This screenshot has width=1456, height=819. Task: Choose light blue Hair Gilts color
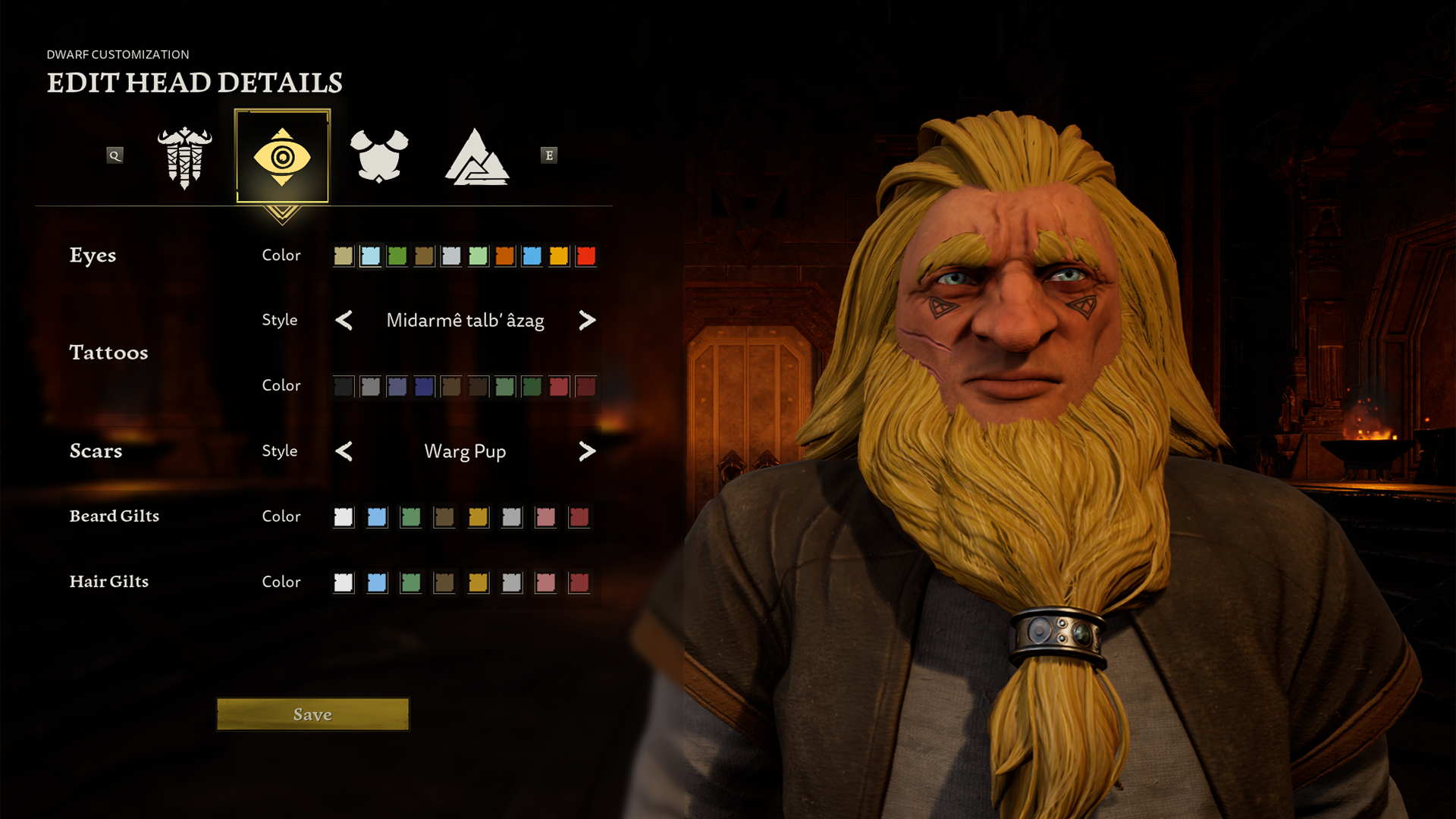[377, 582]
